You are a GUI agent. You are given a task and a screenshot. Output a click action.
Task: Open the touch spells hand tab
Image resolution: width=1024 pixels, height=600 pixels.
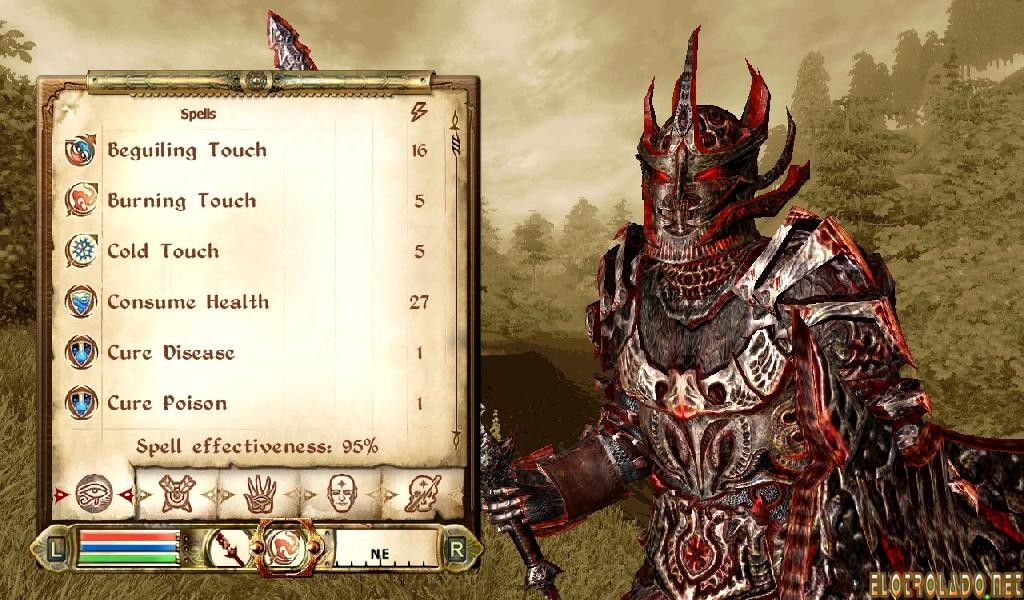[261, 493]
